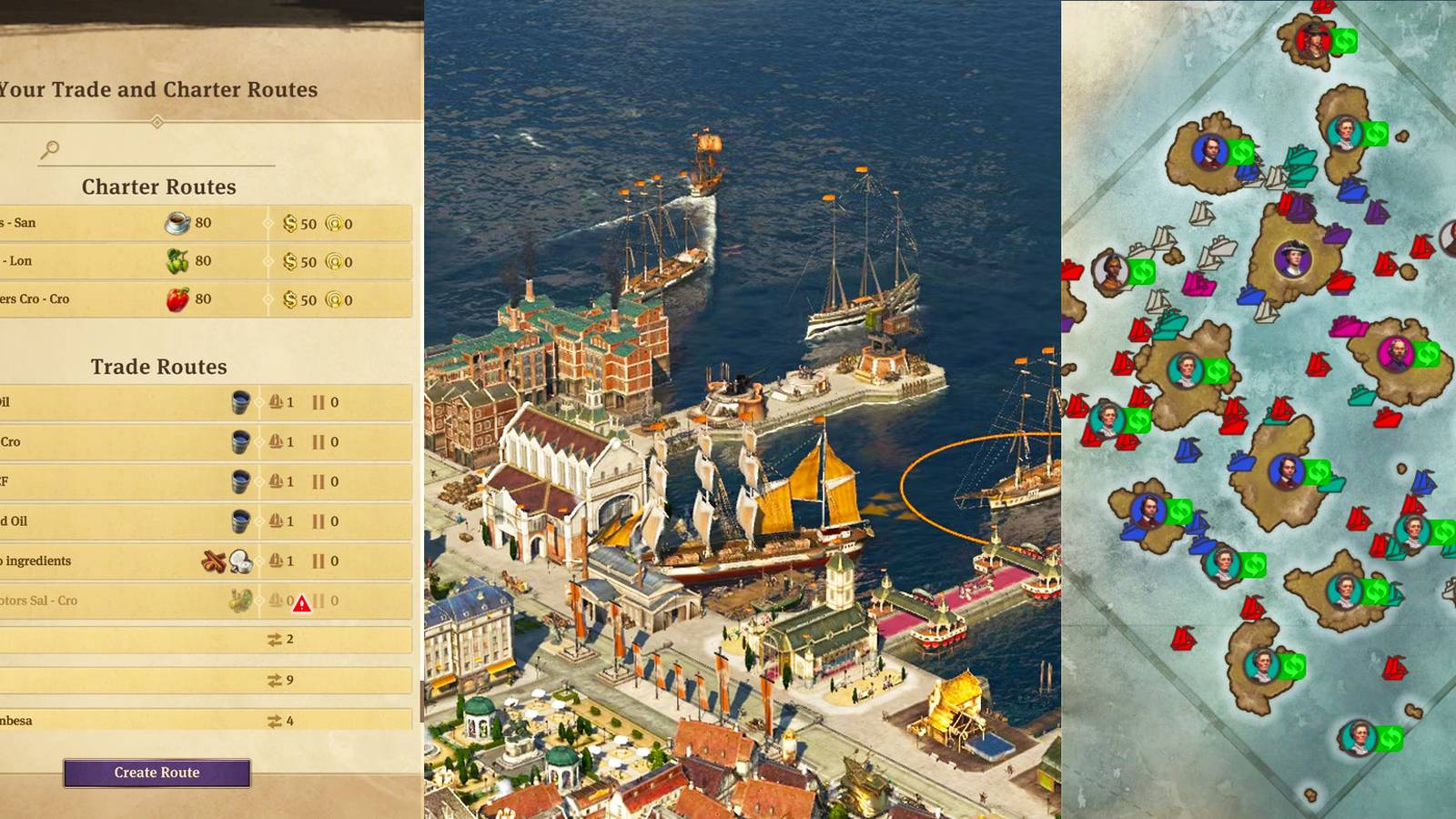Select the Charter Routes section header
The width and height of the screenshot is (1456, 819).
point(158,187)
